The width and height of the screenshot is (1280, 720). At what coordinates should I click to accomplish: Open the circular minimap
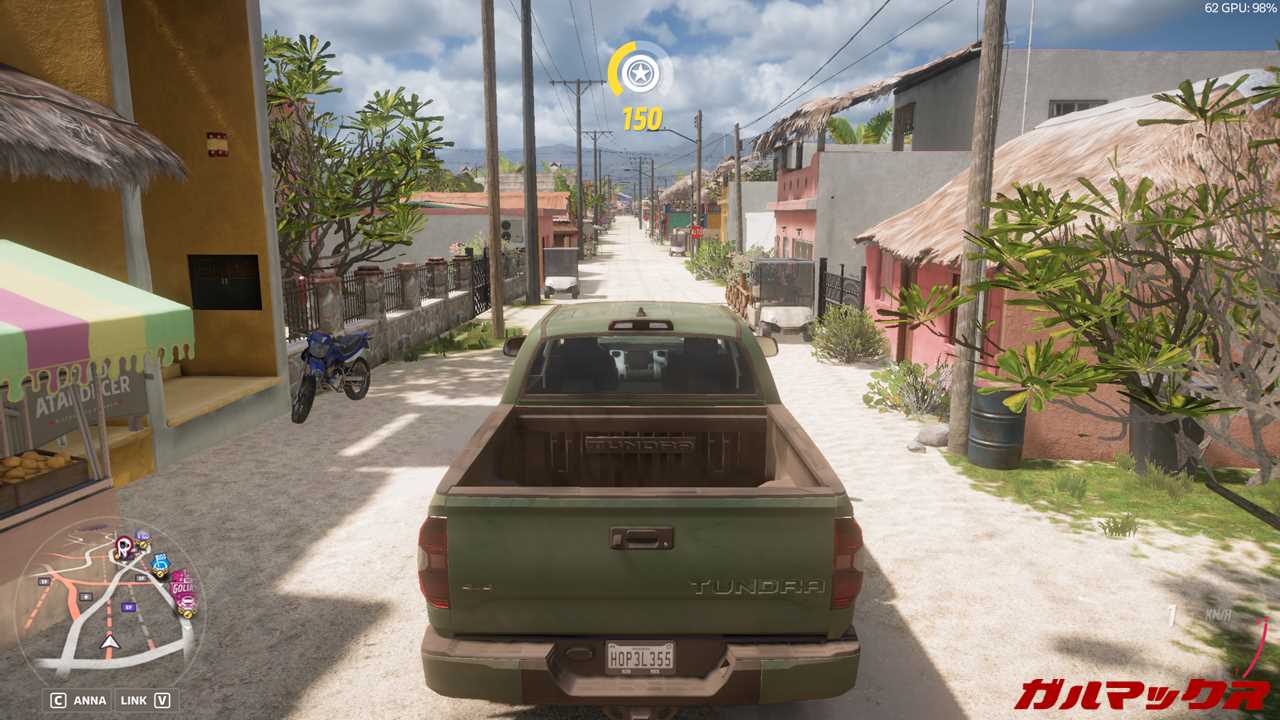[108, 599]
